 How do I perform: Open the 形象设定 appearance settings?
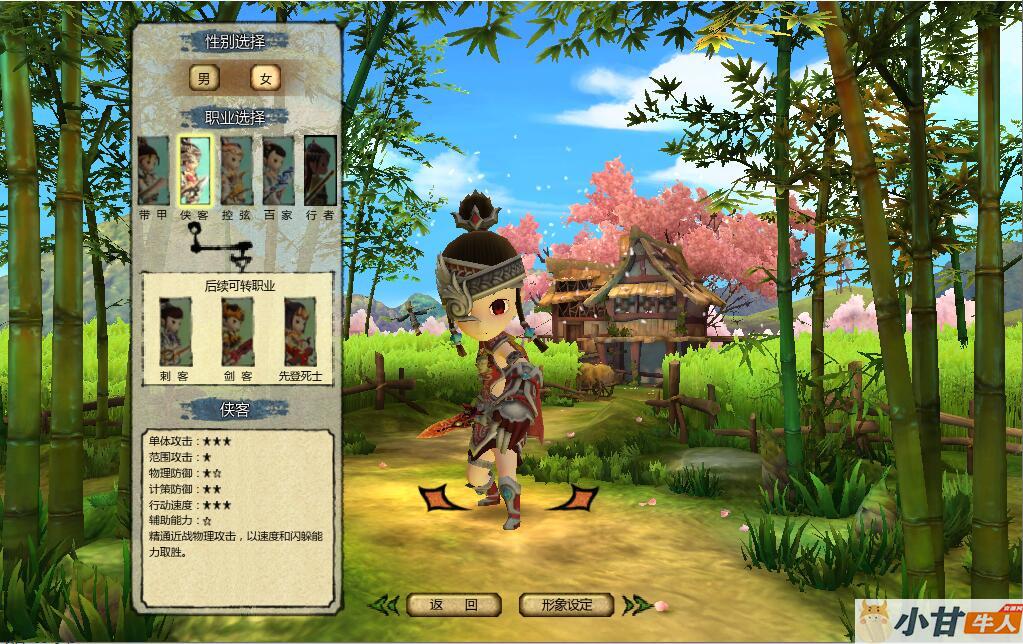coord(566,605)
